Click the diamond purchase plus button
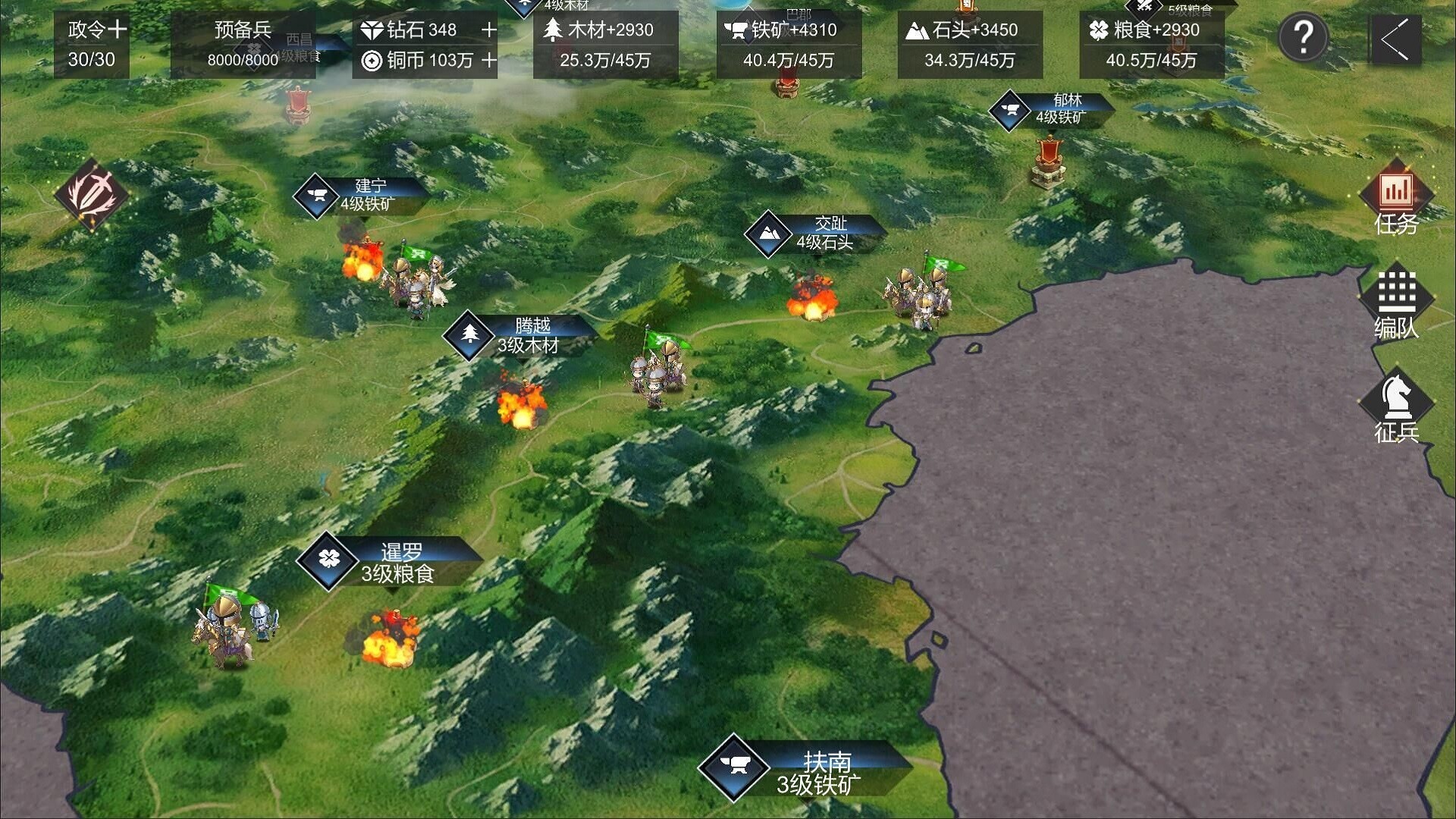This screenshot has width=1456, height=819. click(x=488, y=30)
